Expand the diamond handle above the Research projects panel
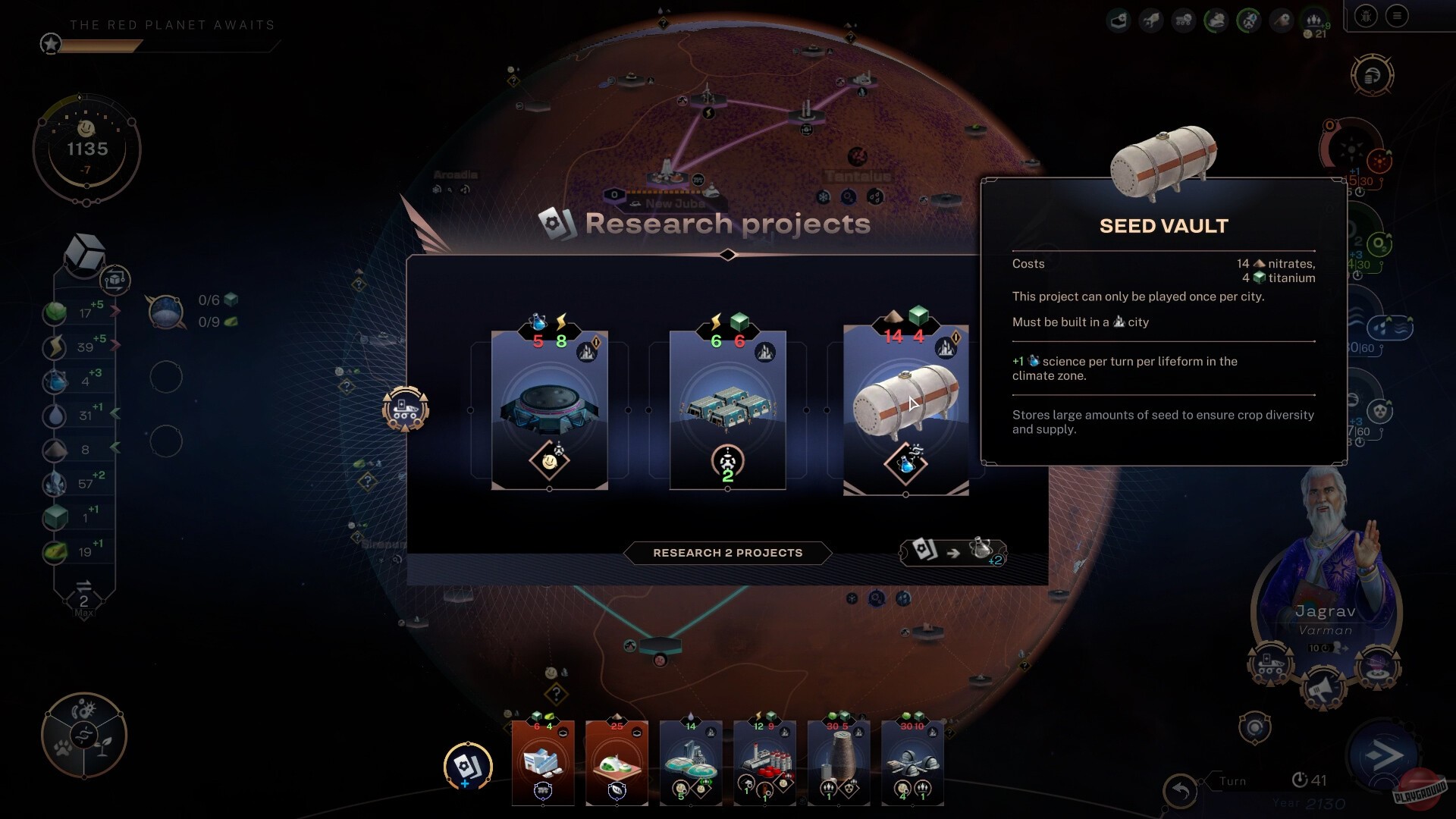This screenshot has height=819, width=1456. click(727, 256)
